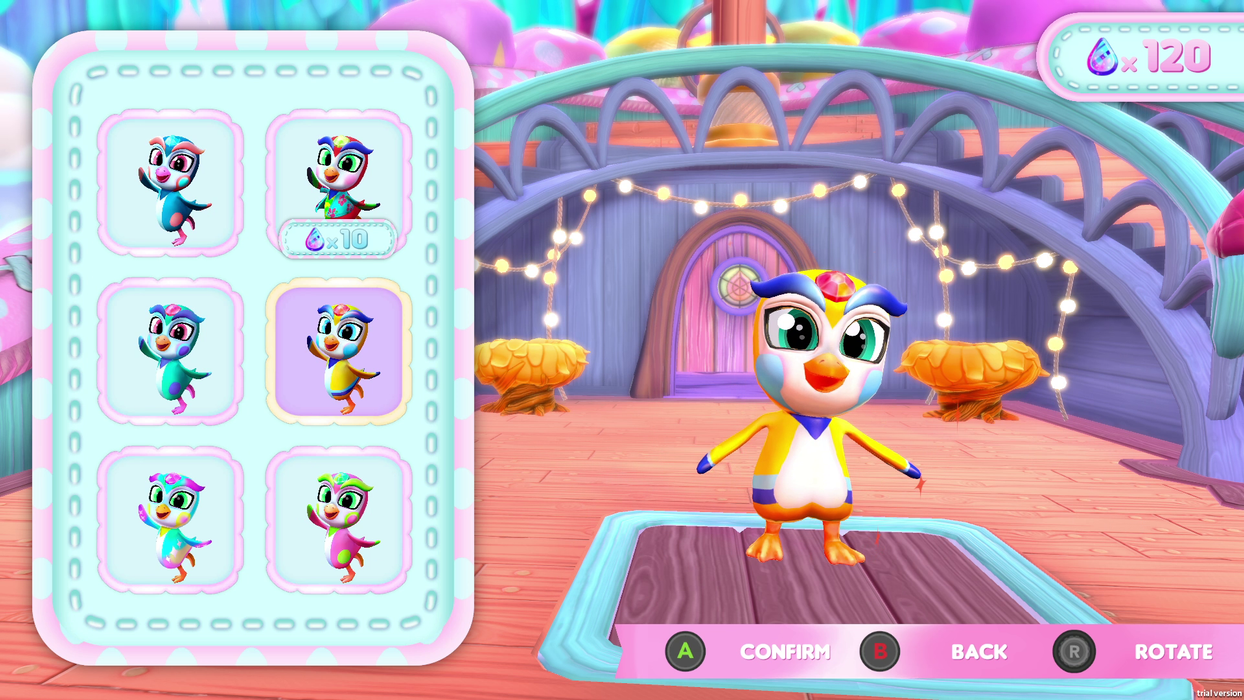Pick the teal penguin with green belly

pyautogui.click(x=169, y=351)
